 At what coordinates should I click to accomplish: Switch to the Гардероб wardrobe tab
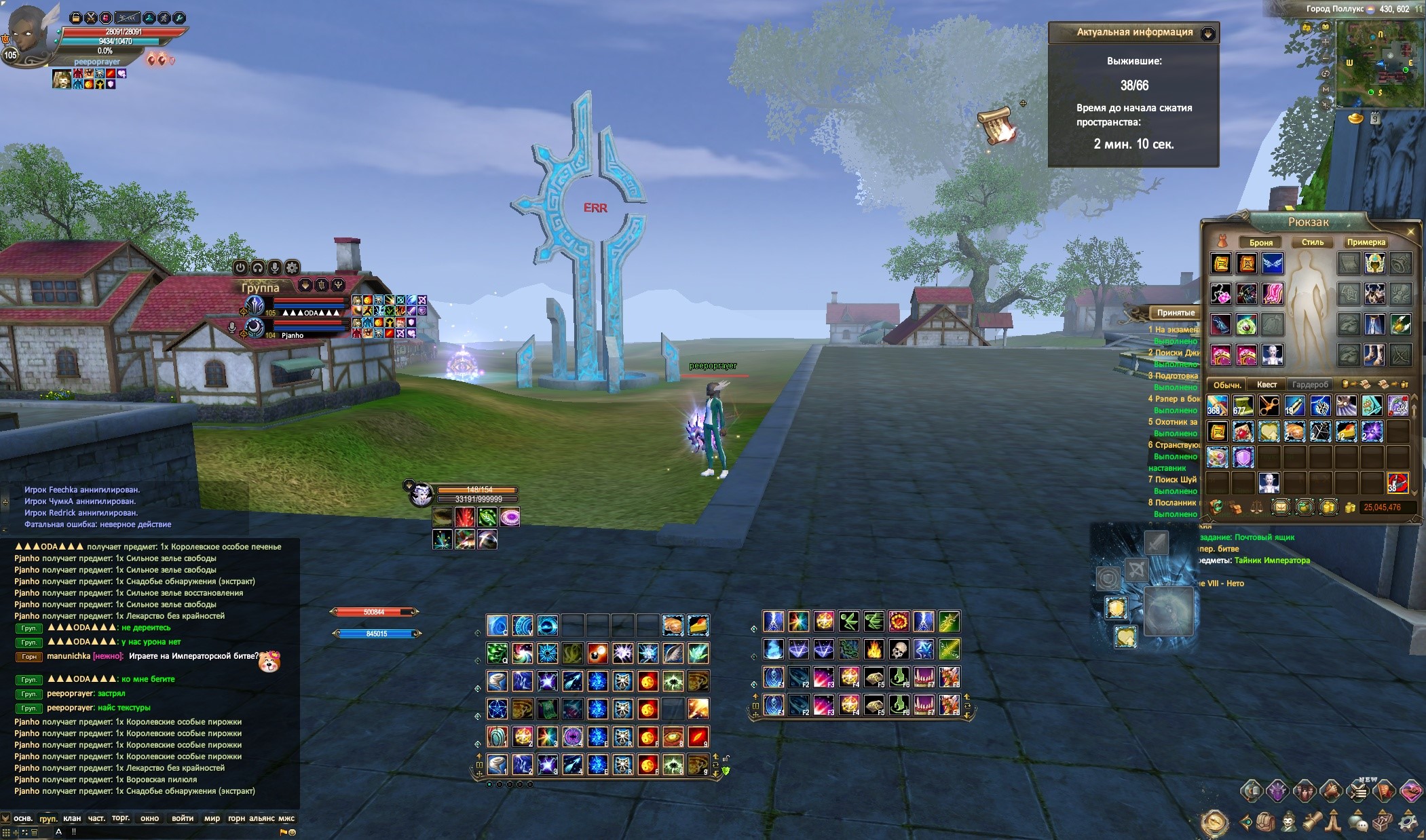1309,385
